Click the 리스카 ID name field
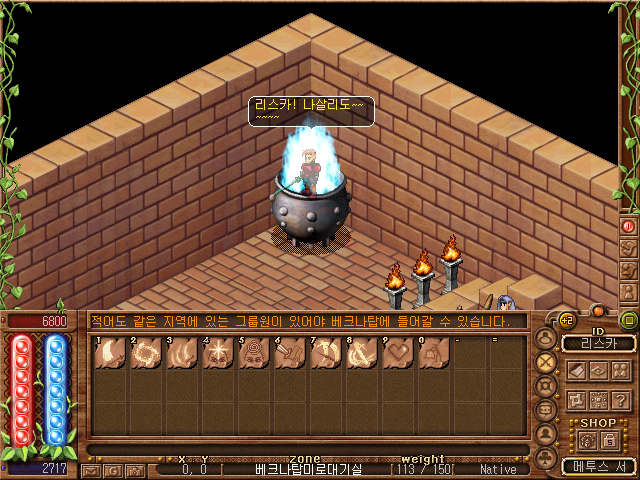The image size is (640, 480). (x=598, y=343)
